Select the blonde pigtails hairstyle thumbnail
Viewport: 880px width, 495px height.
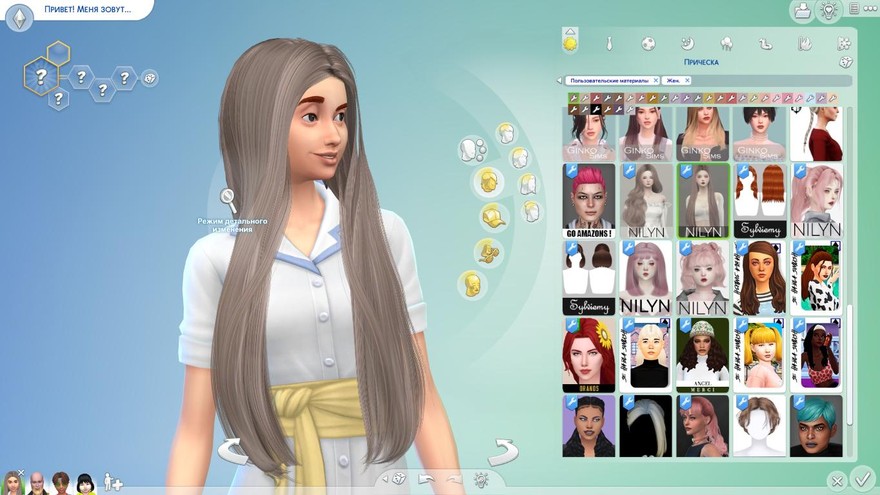coord(759,354)
